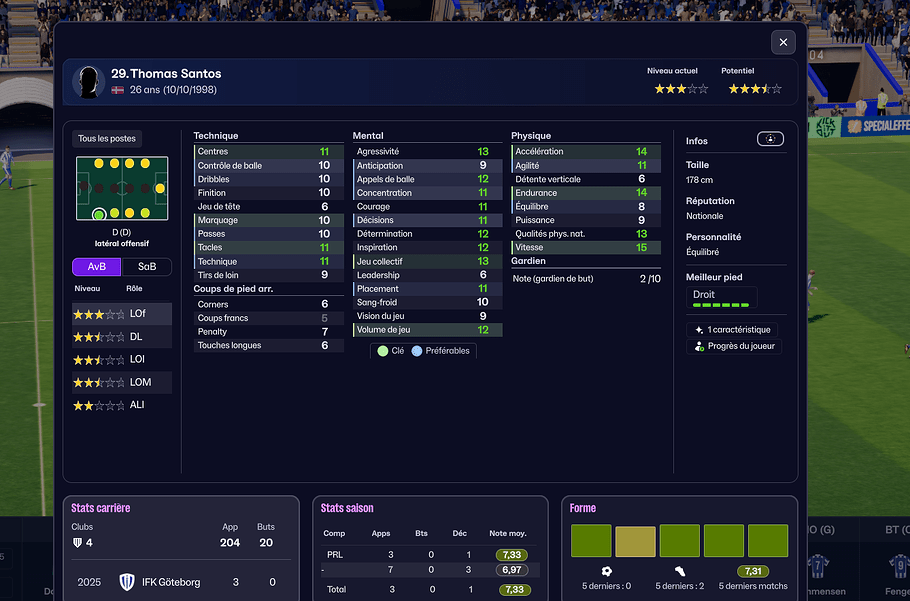This screenshot has width=910, height=601.
Task: Click the Préférables attribute legend chip
Action: coord(442,351)
